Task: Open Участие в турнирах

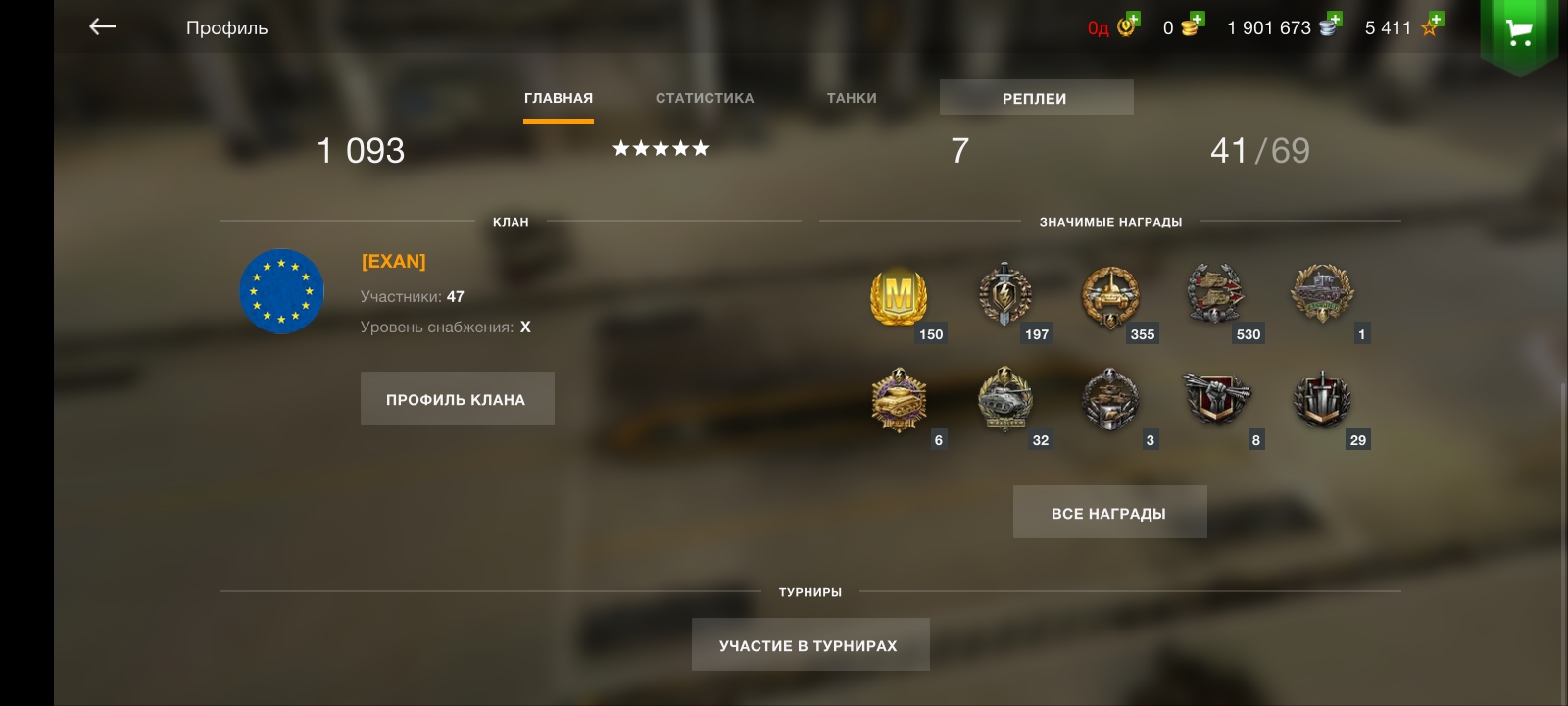Action: coord(809,645)
